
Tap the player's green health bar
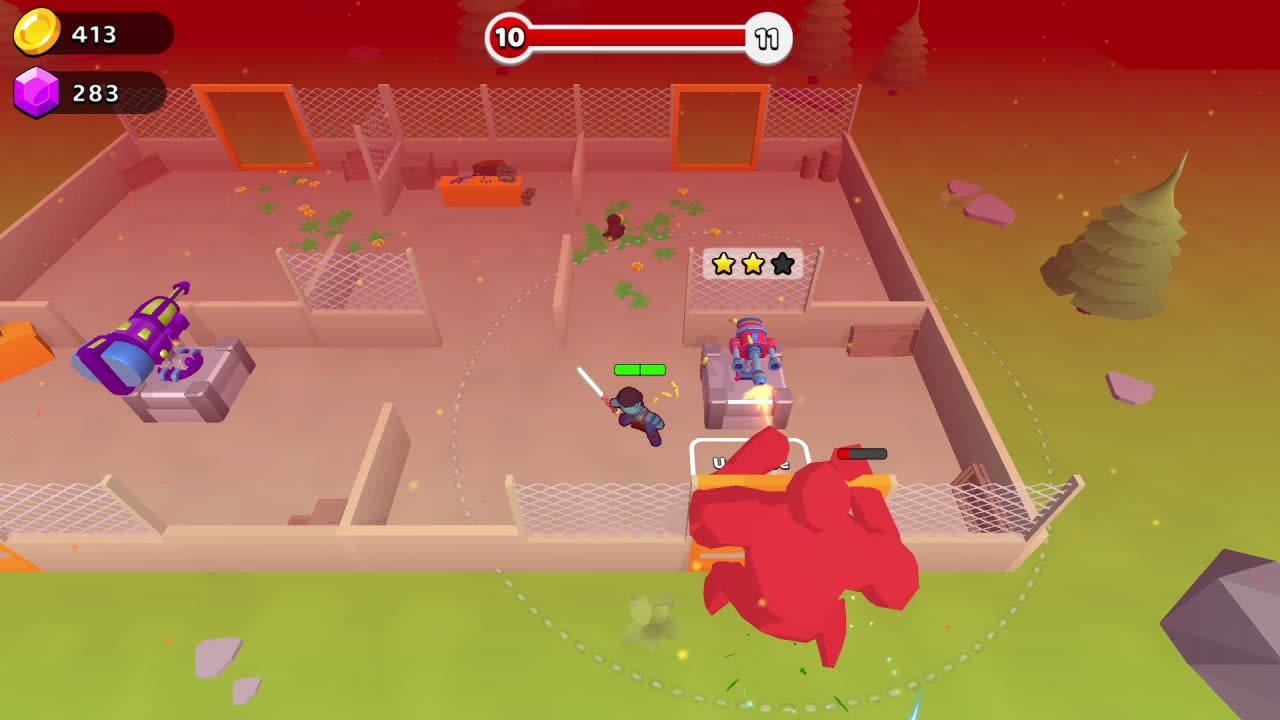638,370
